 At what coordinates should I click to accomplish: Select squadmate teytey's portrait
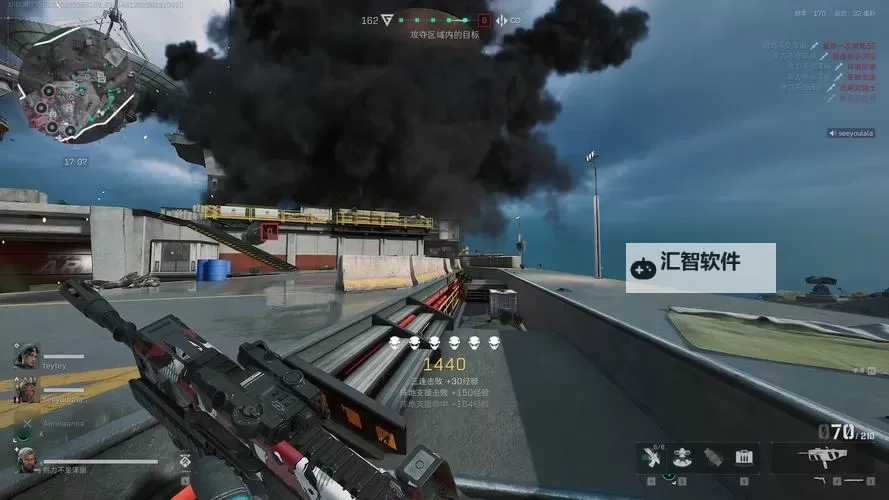click(25, 354)
